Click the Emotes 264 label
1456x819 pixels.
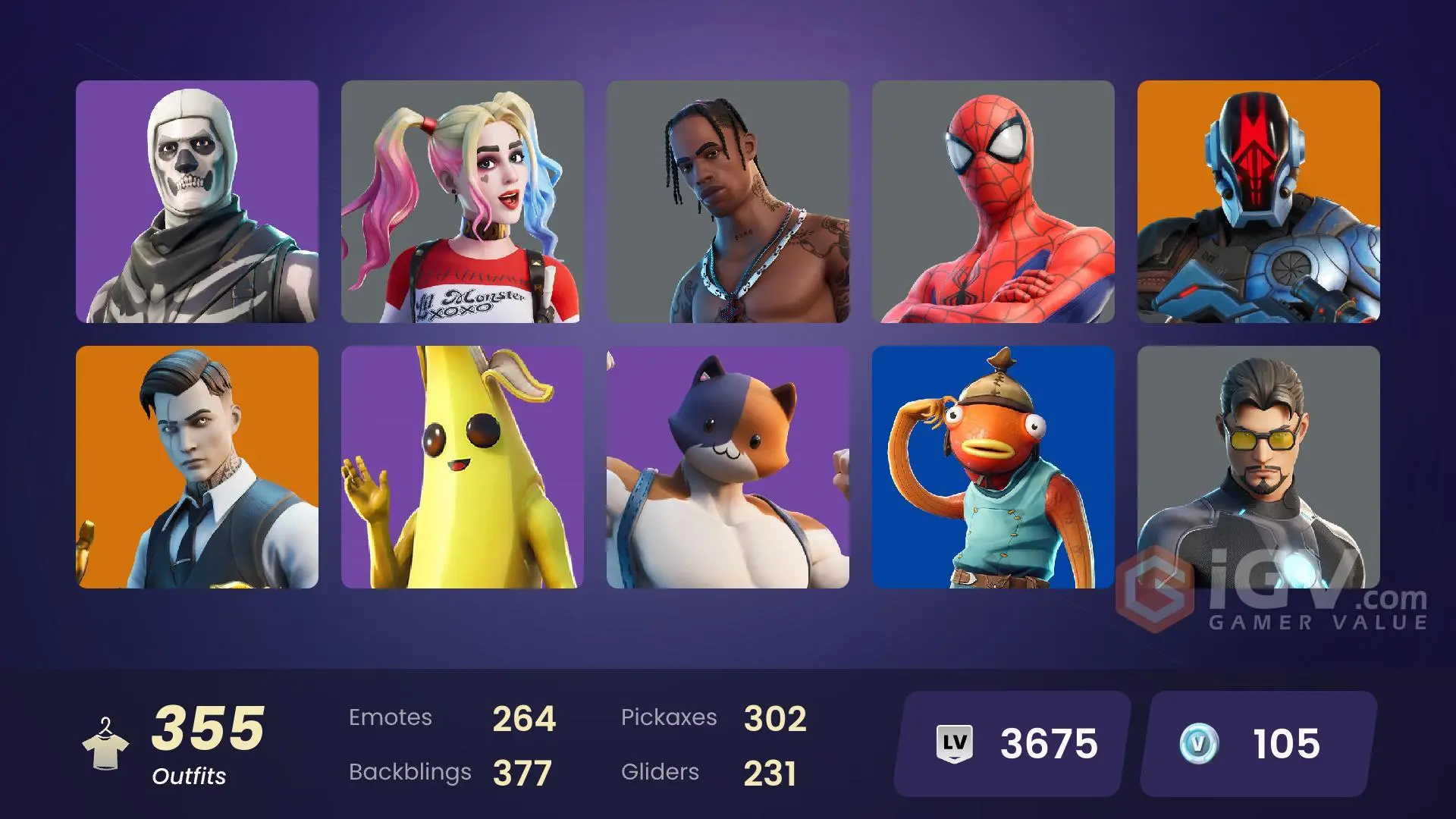pos(451,717)
